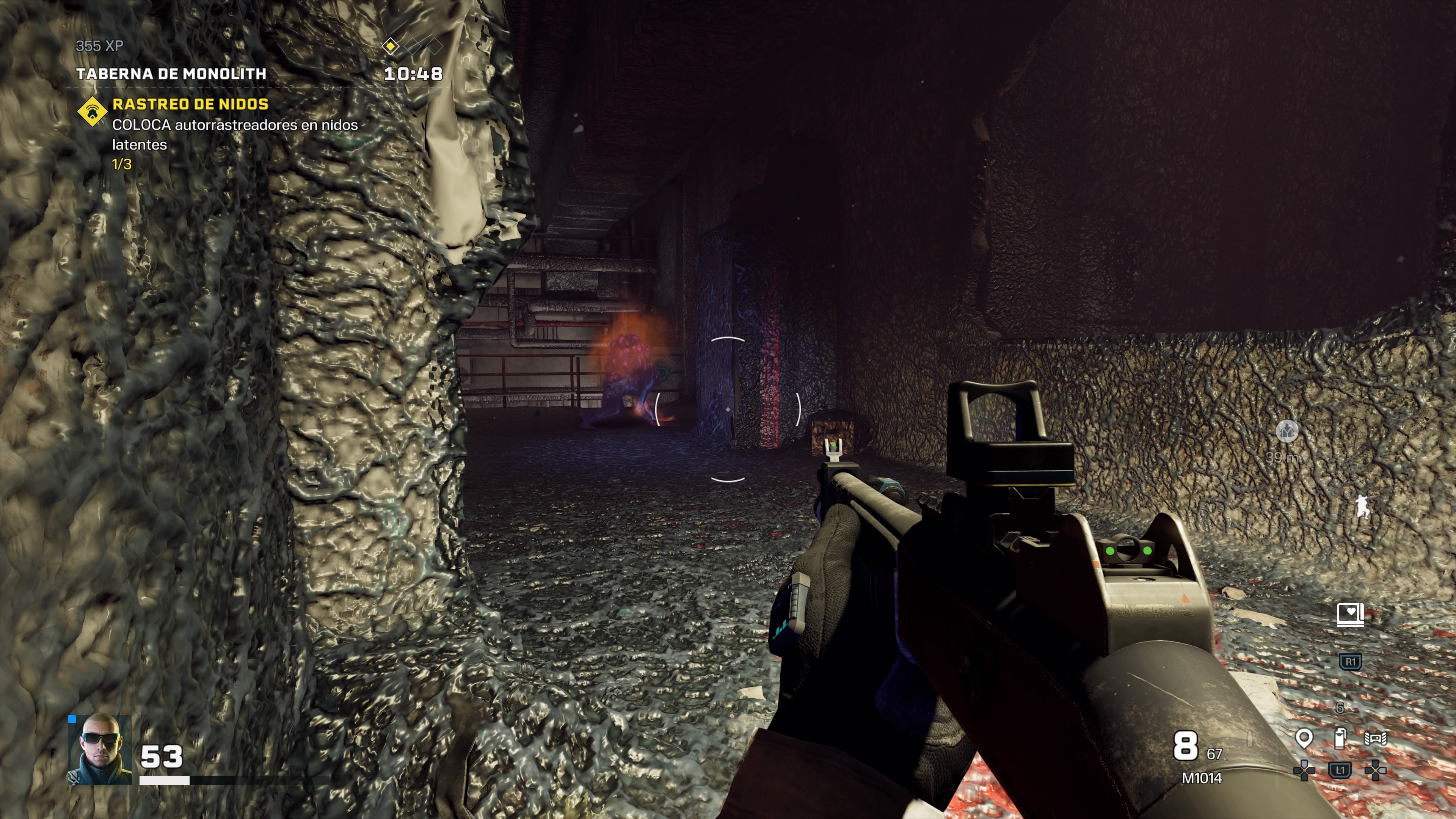Click the extraction waypoint marker at 39 m
This screenshot has width=1456, height=819.
click(1287, 431)
